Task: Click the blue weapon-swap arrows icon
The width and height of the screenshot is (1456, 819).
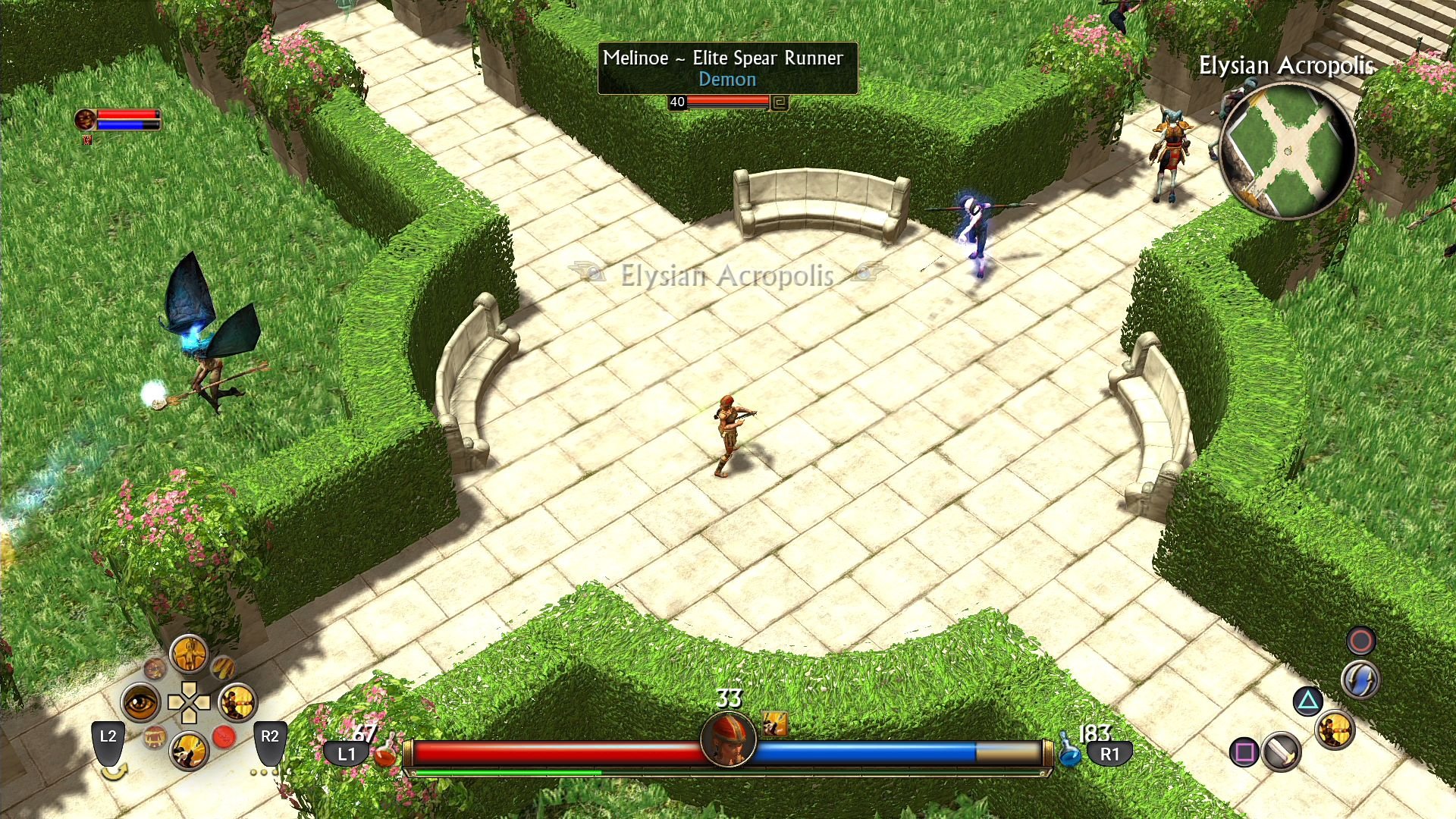Action: 1361,679
